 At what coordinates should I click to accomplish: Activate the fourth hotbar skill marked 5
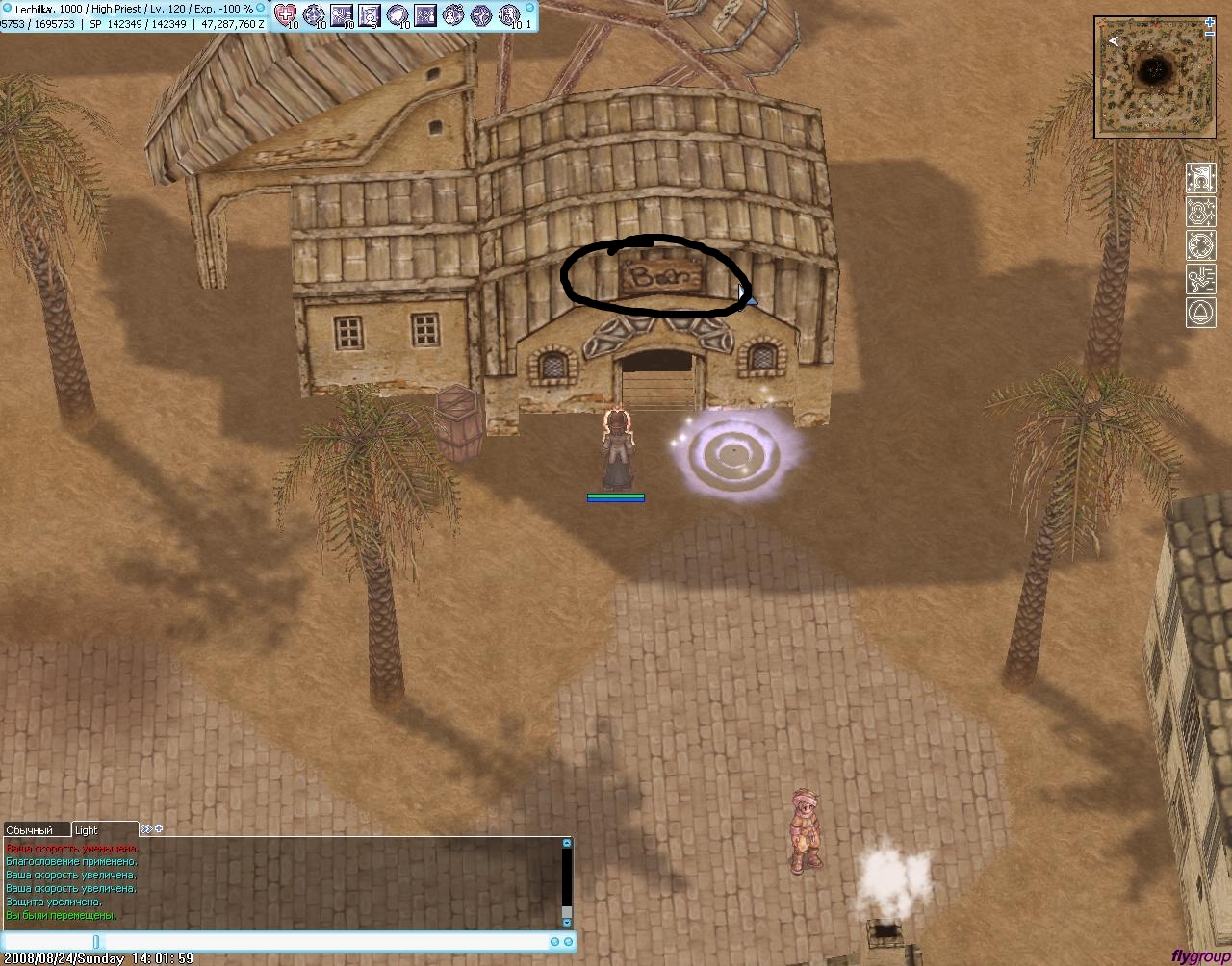point(370,14)
